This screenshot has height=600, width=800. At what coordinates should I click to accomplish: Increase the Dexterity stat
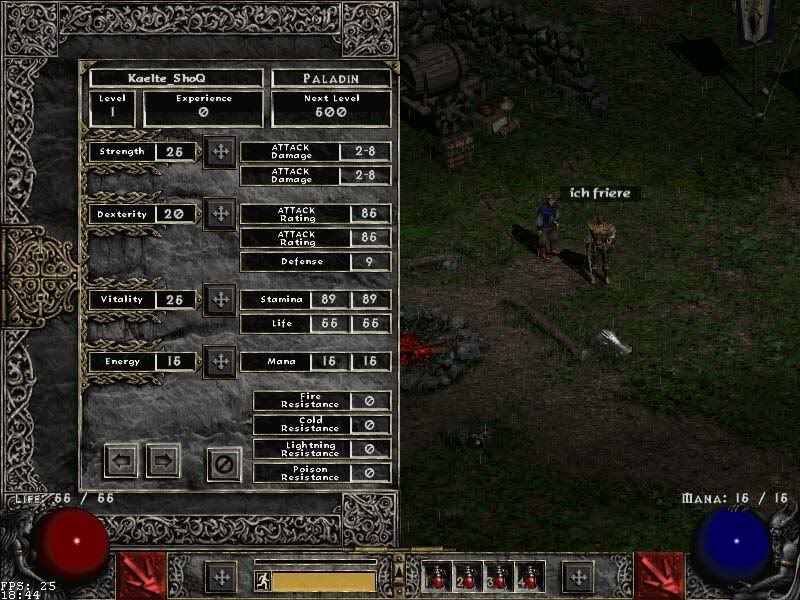(x=220, y=214)
